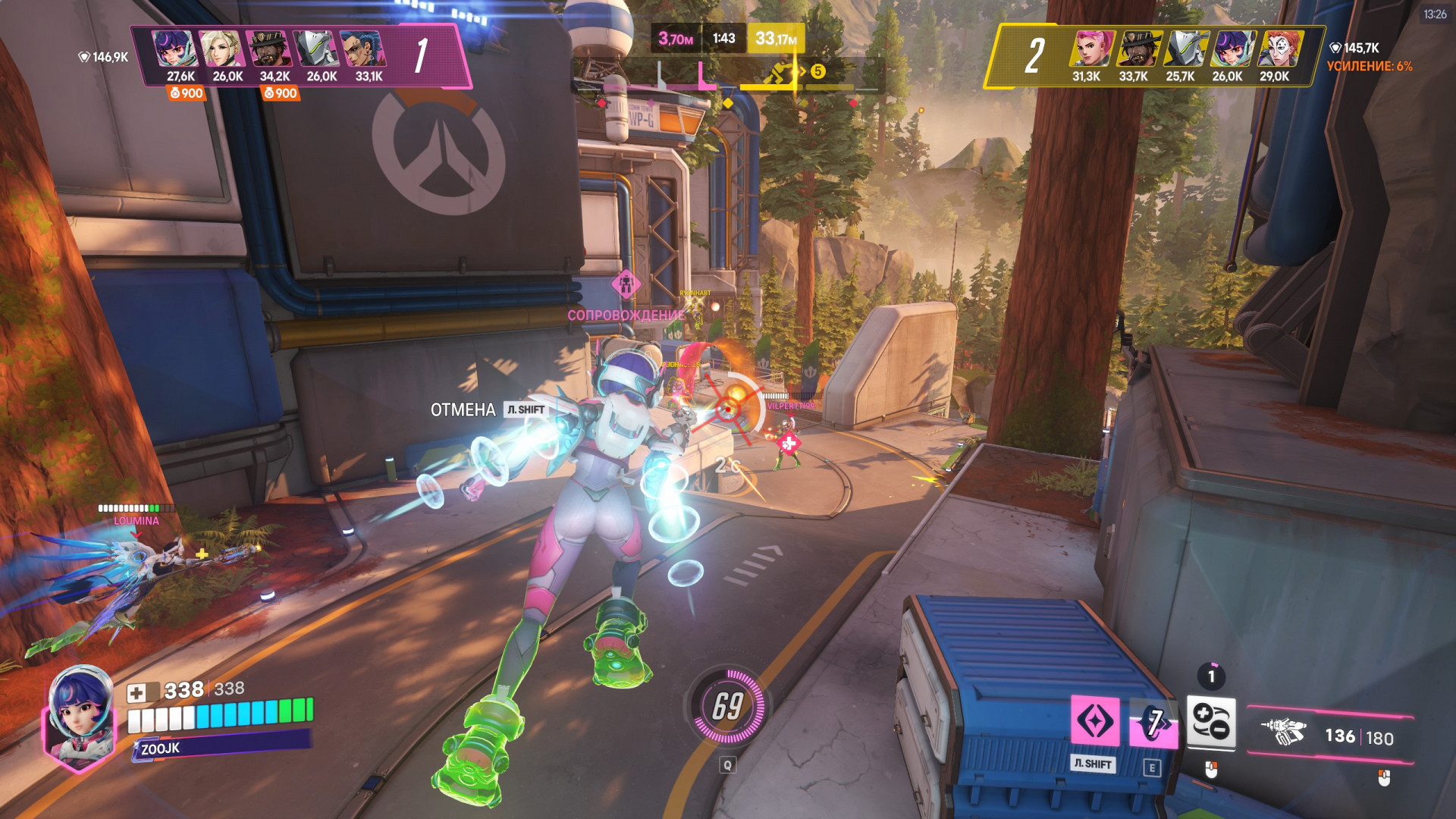
Task: Select the blue-braided hero portrait
Action: coord(363,49)
